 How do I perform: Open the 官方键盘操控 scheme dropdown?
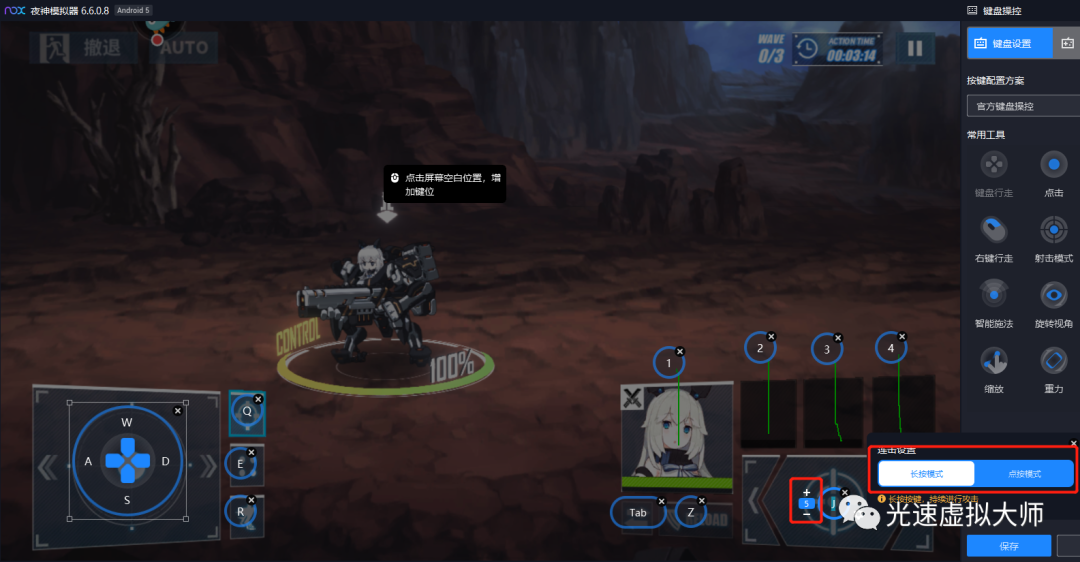click(1022, 106)
